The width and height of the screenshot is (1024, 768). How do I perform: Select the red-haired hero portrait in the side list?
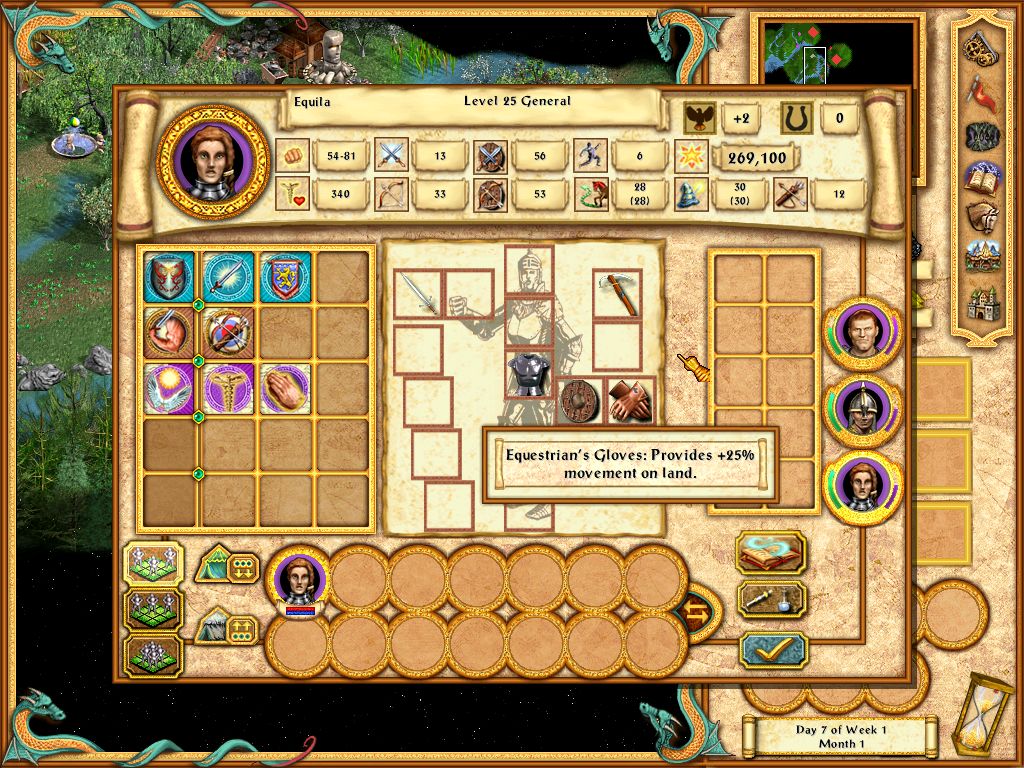pyautogui.click(x=862, y=334)
